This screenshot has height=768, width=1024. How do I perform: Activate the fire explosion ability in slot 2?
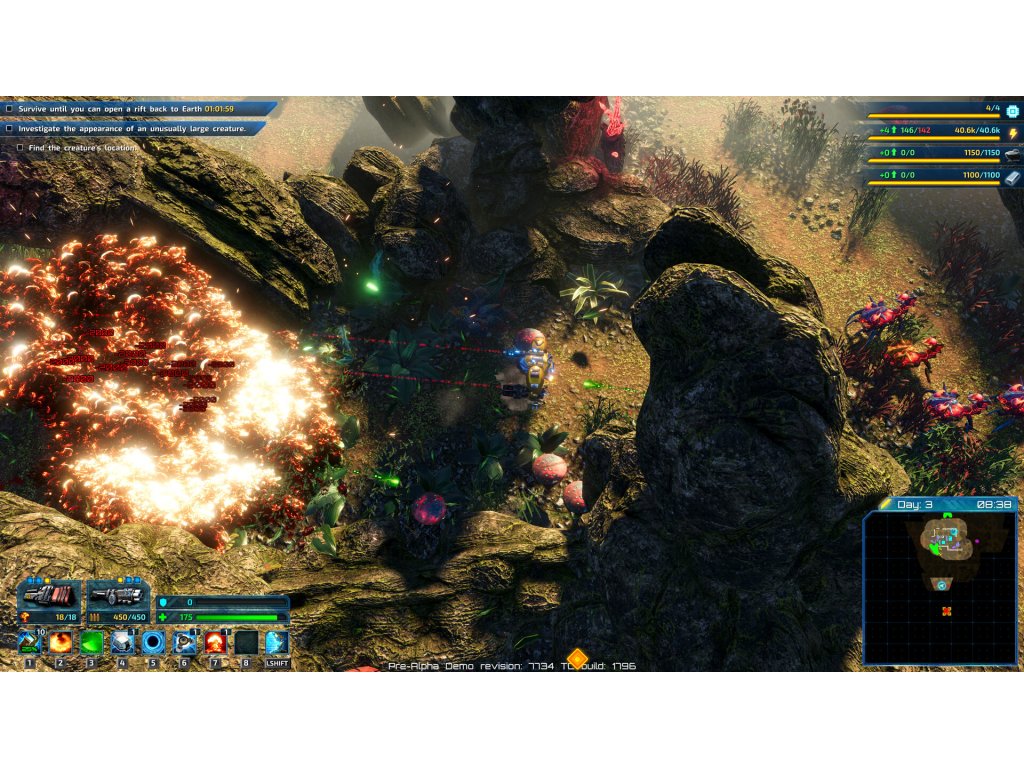tap(60, 642)
